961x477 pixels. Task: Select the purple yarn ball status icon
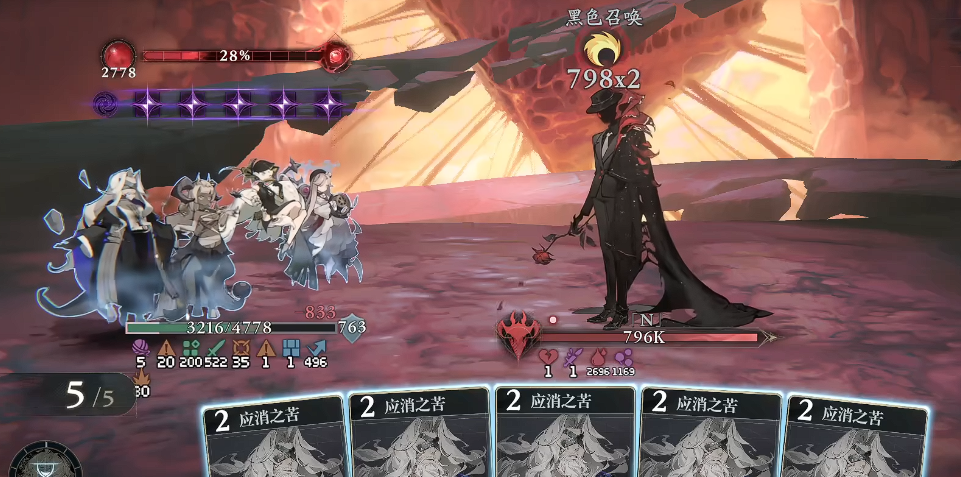pyautogui.click(x=139, y=346)
